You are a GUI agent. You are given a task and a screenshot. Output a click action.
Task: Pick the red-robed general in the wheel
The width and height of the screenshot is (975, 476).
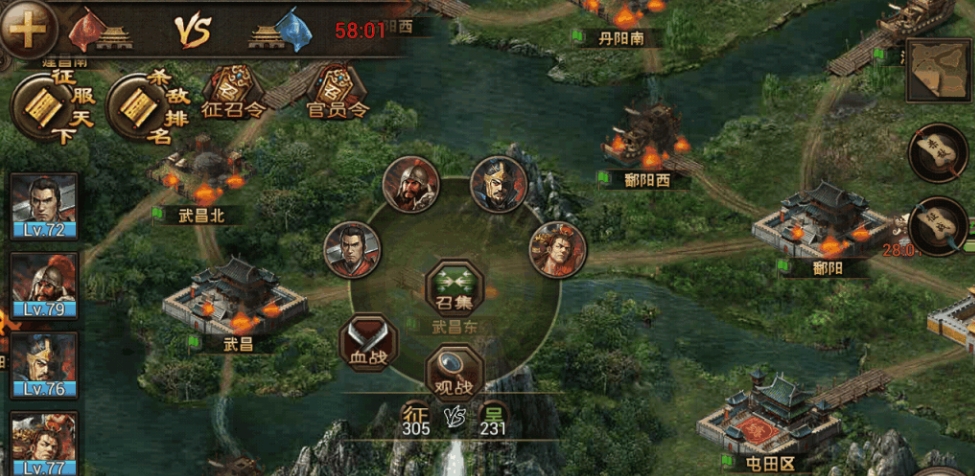tap(352, 249)
